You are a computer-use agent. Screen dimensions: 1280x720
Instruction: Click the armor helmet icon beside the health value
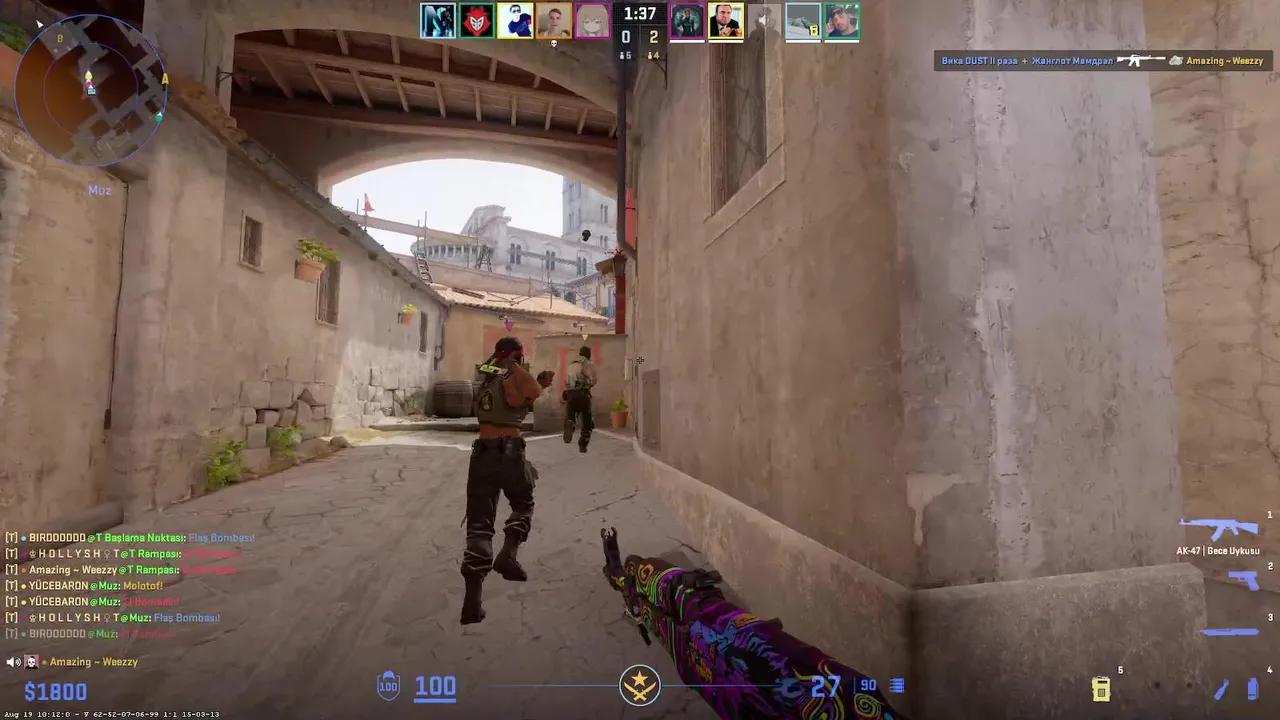pos(386,686)
